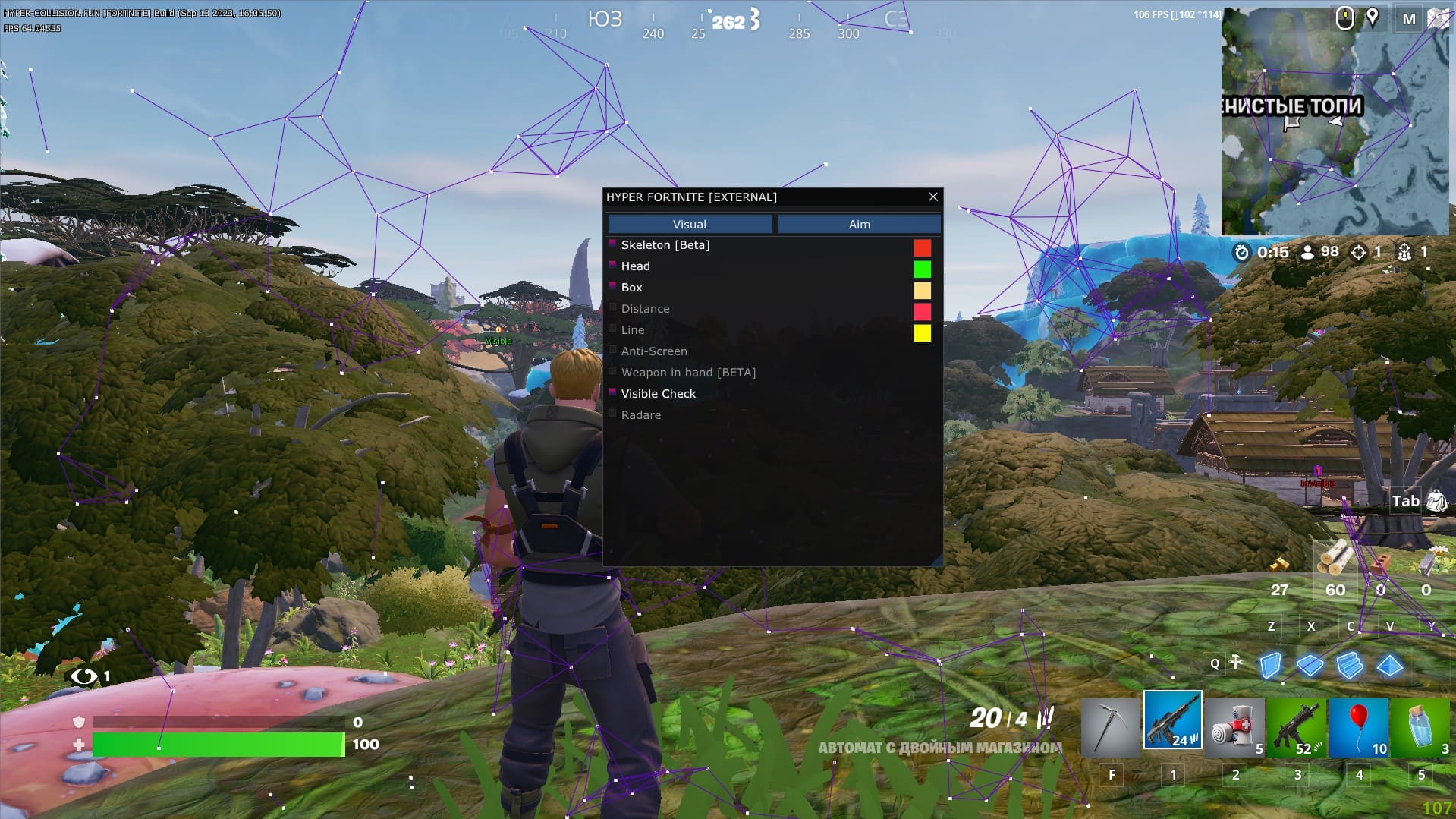Viewport: 1456px width, 819px height.
Task: Choose the floor building piece
Action: [x=1310, y=666]
